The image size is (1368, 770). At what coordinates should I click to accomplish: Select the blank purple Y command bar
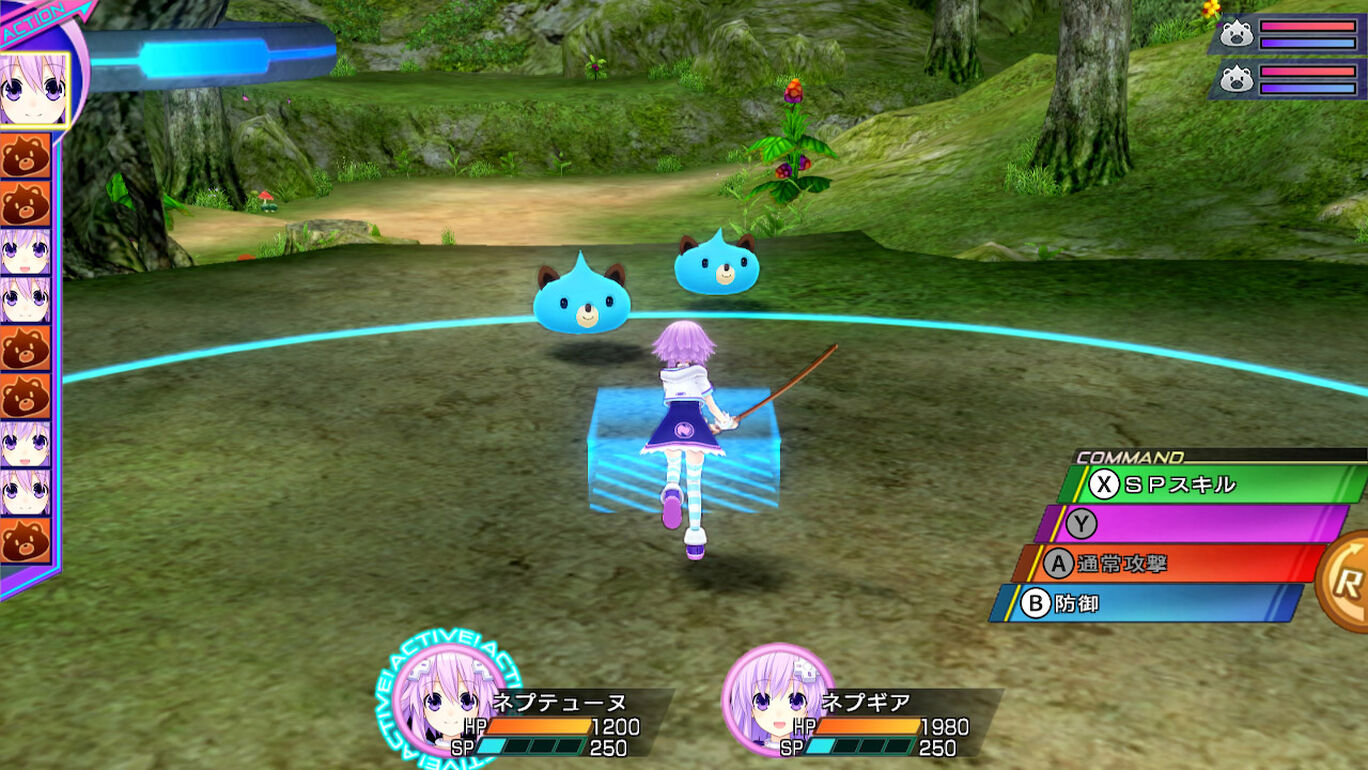pyautogui.click(x=1190, y=524)
